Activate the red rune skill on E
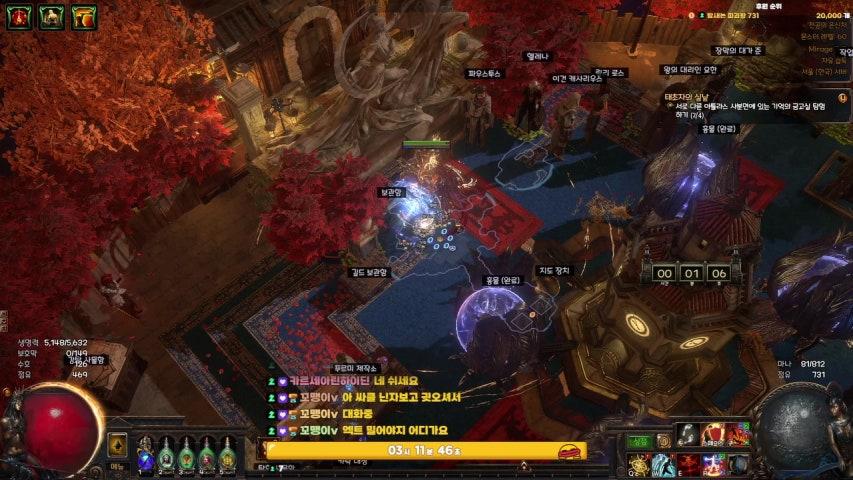Viewport: 853px width, 480px height. tap(688, 464)
